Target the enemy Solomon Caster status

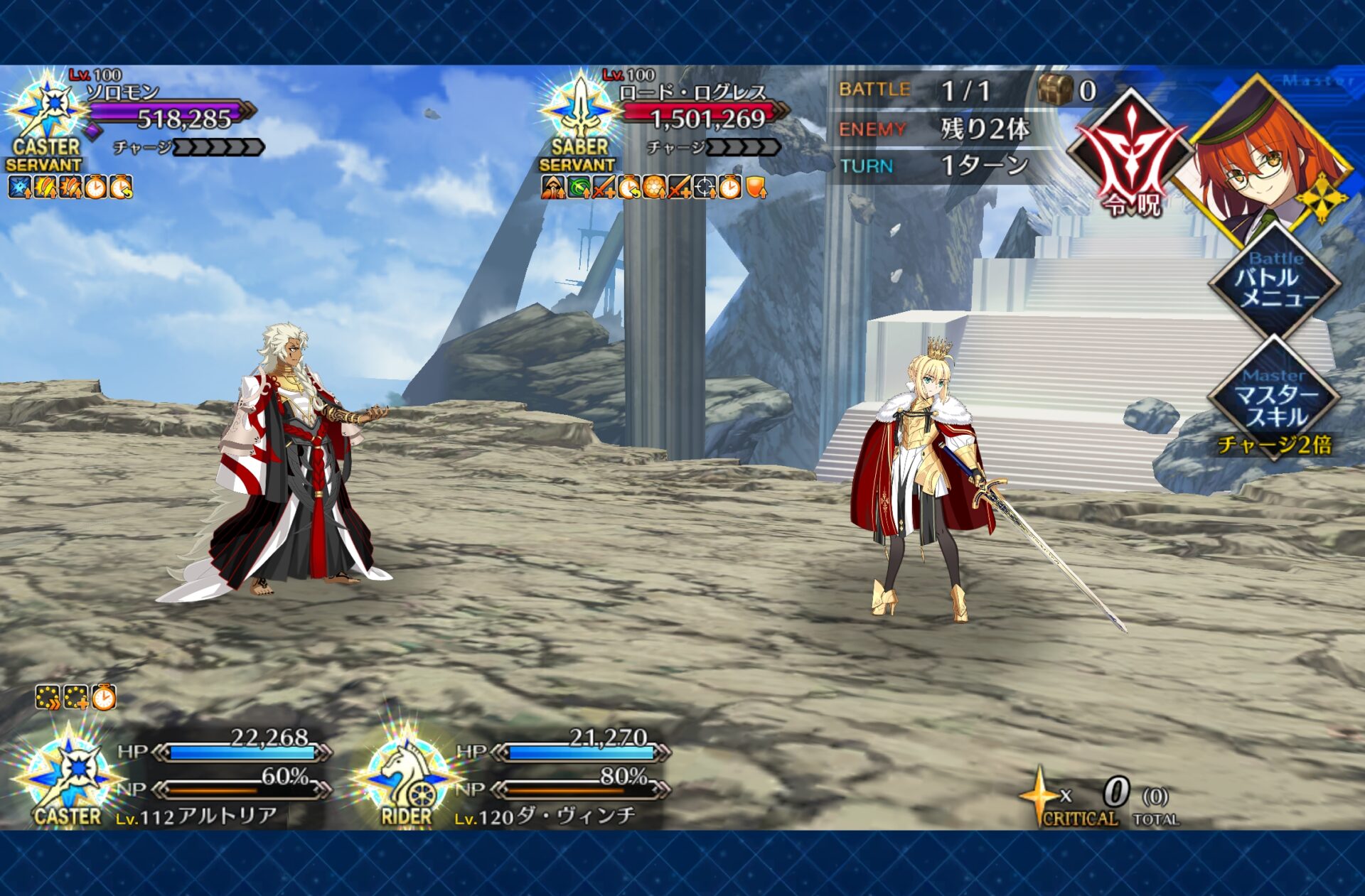click(x=135, y=117)
